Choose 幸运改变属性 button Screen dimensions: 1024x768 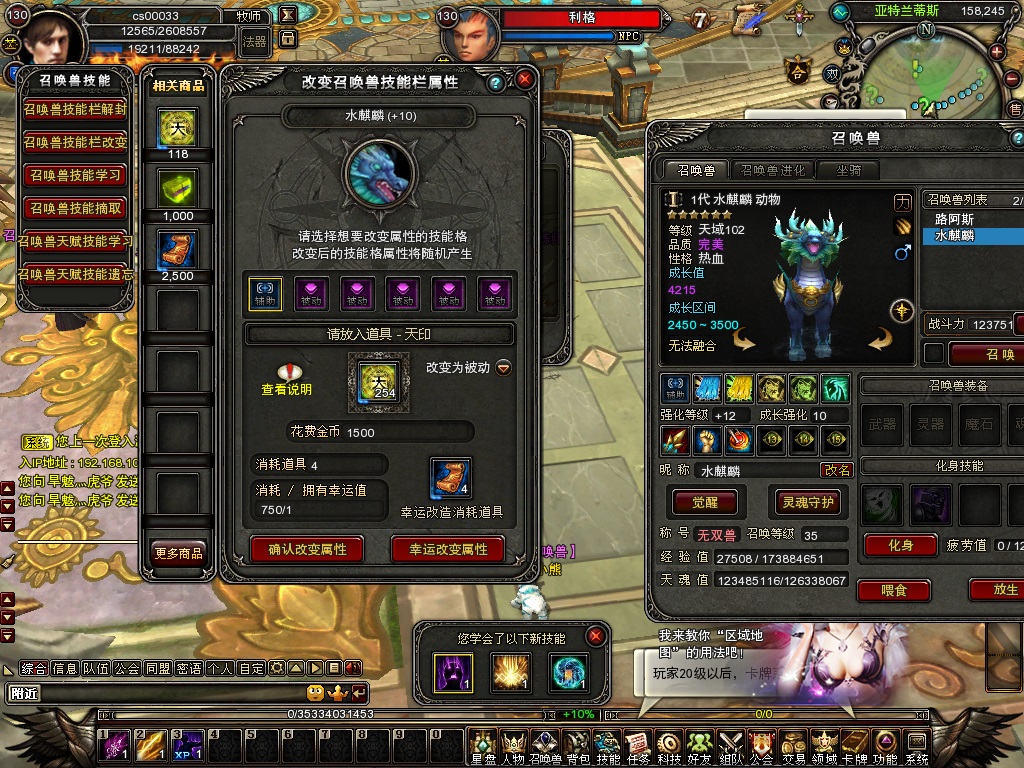[x=448, y=549]
